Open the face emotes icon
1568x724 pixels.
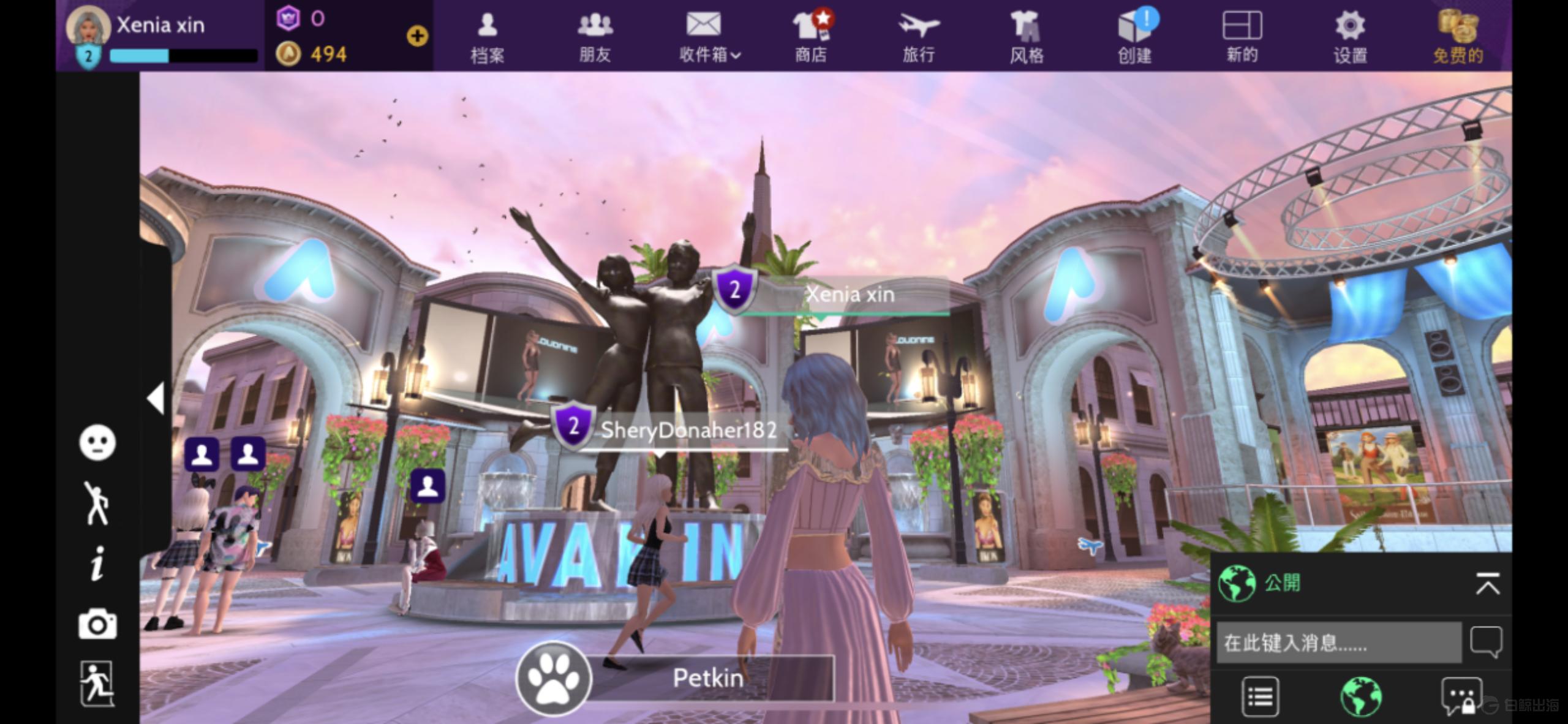[97, 442]
